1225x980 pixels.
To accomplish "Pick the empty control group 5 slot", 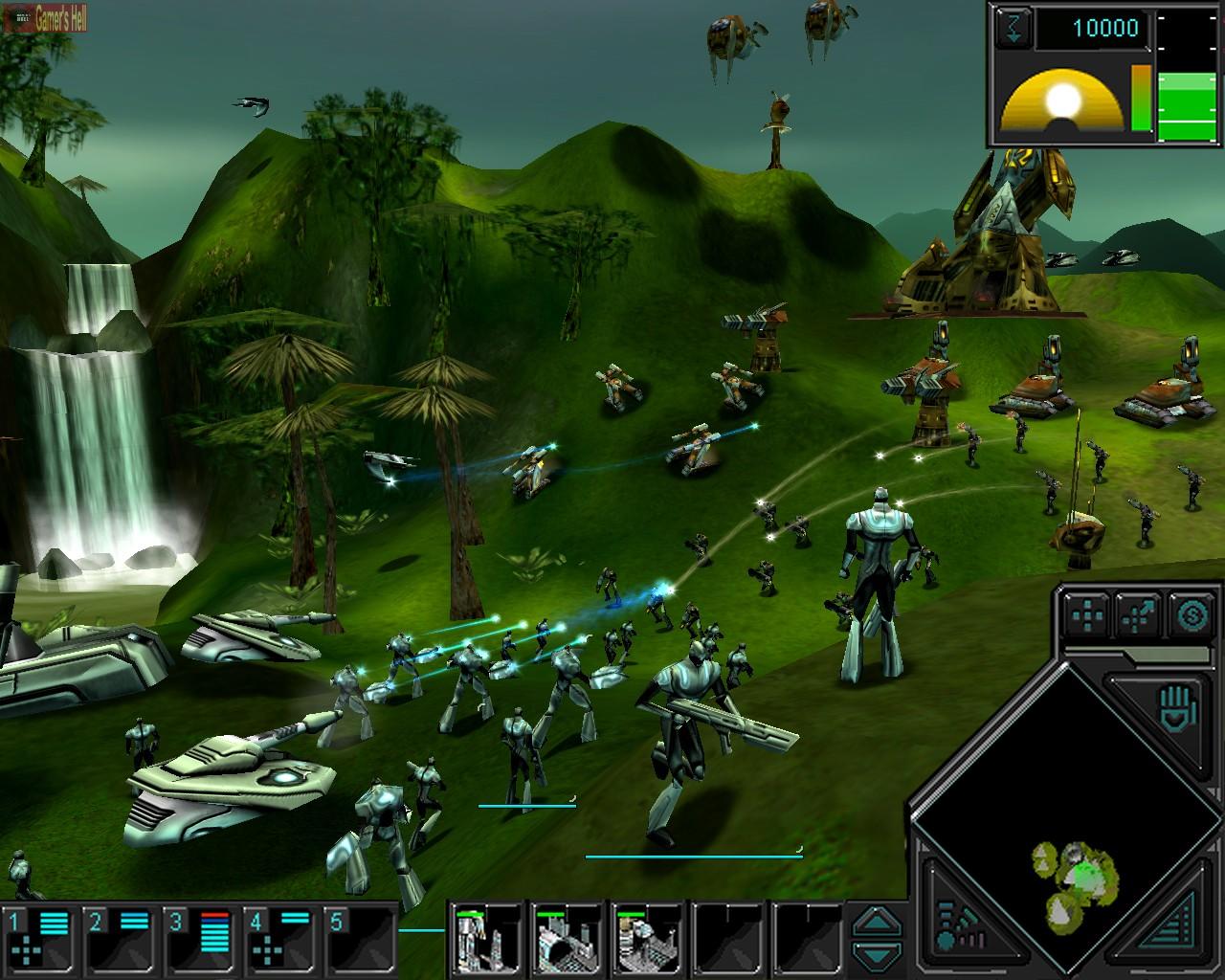I will 360,940.
